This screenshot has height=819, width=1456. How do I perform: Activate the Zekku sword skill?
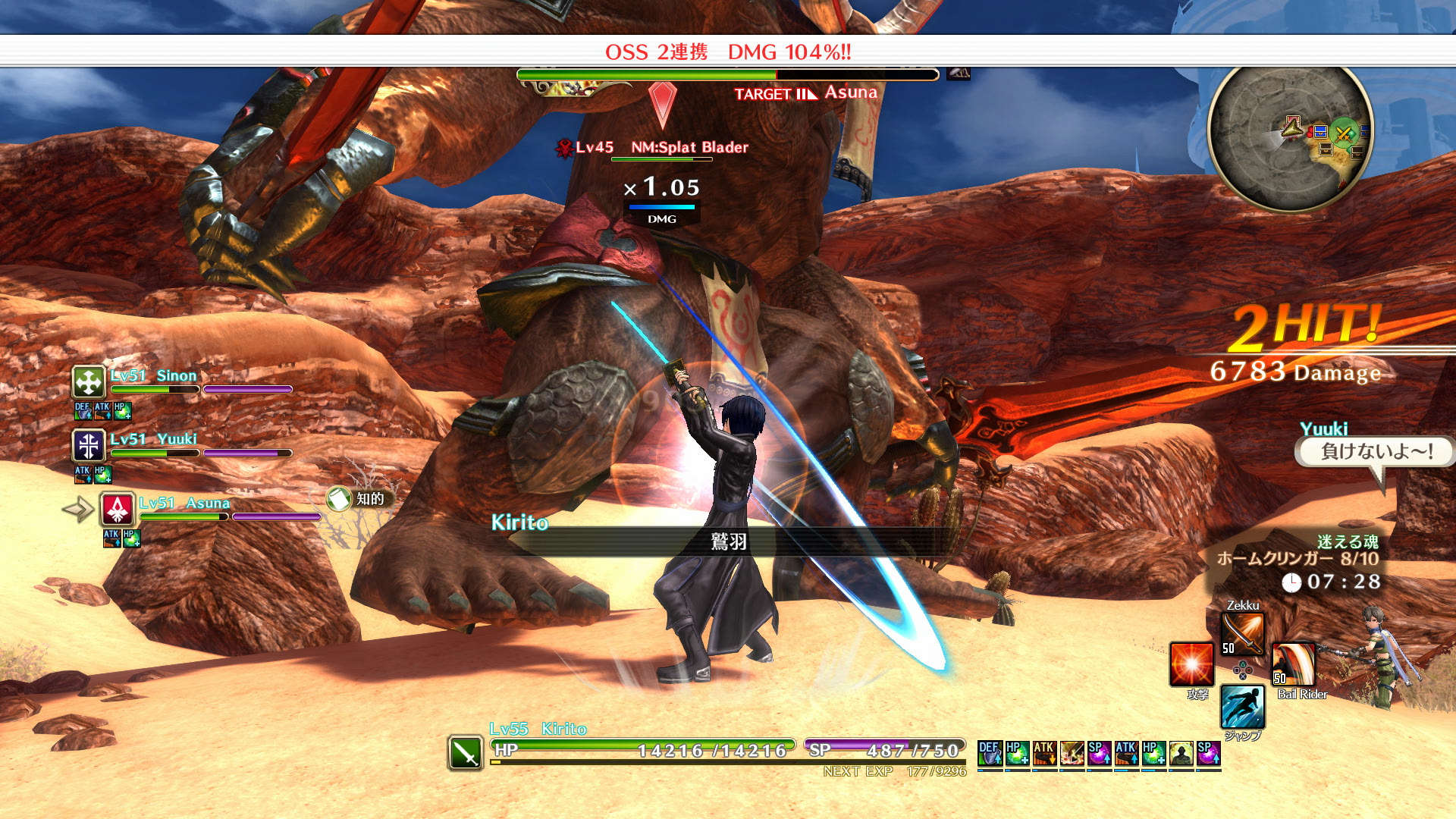tap(1242, 634)
